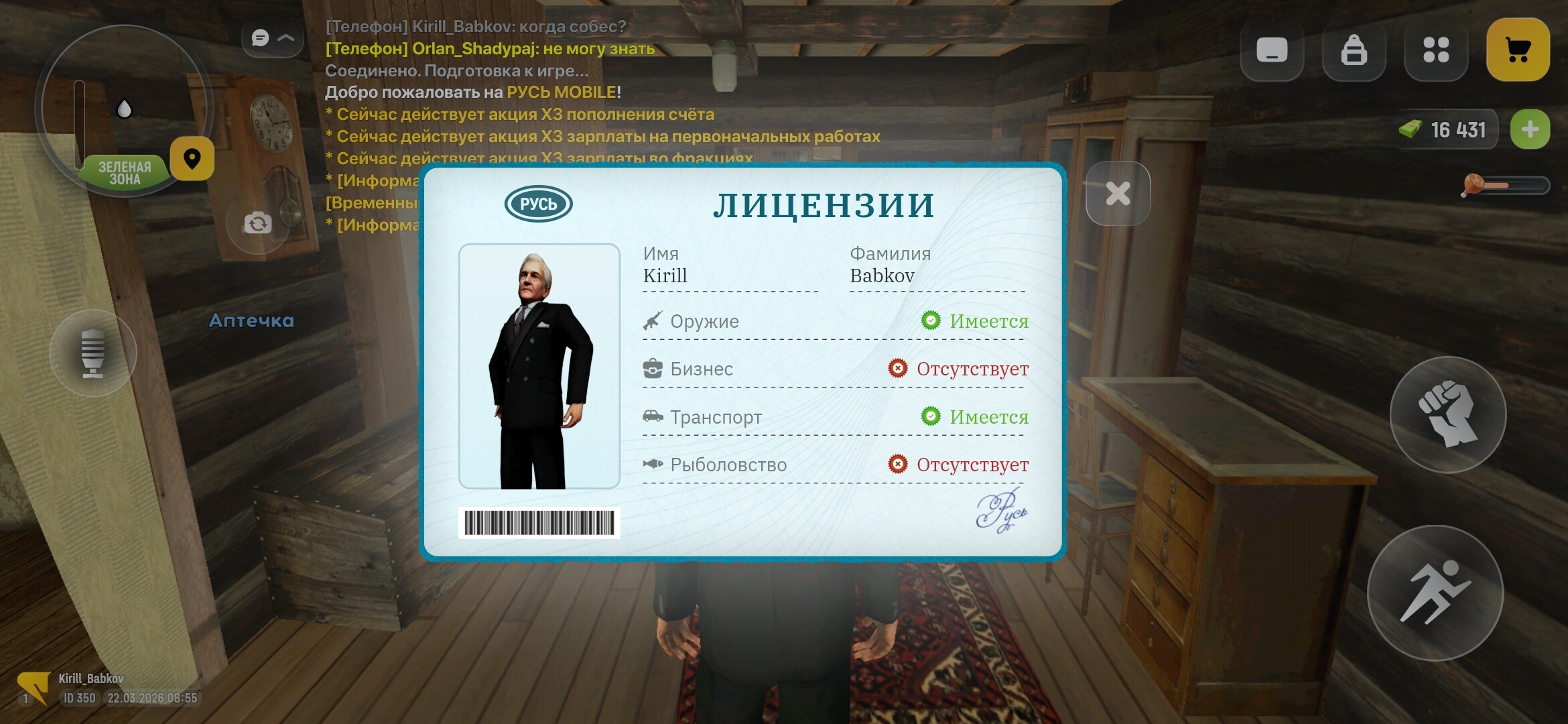The width and height of the screenshot is (1568, 724).
Task: Open the yellow shopping cart store
Action: 1518,49
